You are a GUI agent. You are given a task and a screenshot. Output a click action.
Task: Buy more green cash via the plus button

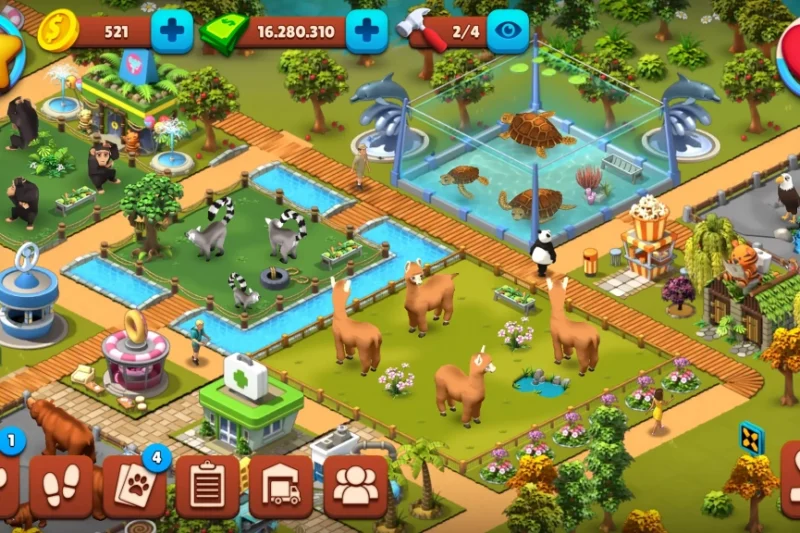pyautogui.click(x=366, y=31)
